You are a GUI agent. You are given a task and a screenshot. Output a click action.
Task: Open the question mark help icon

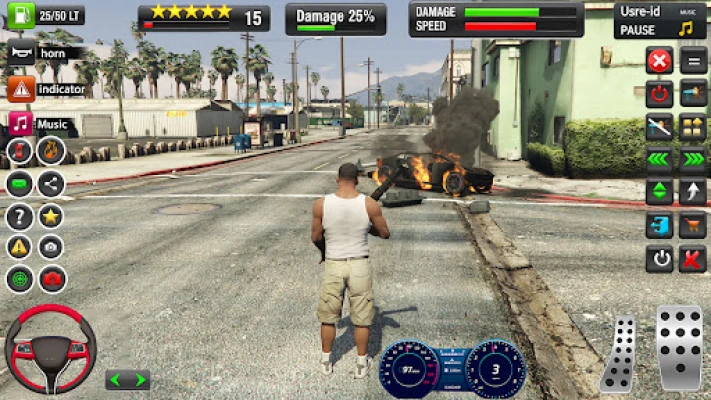[x=19, y=216]
